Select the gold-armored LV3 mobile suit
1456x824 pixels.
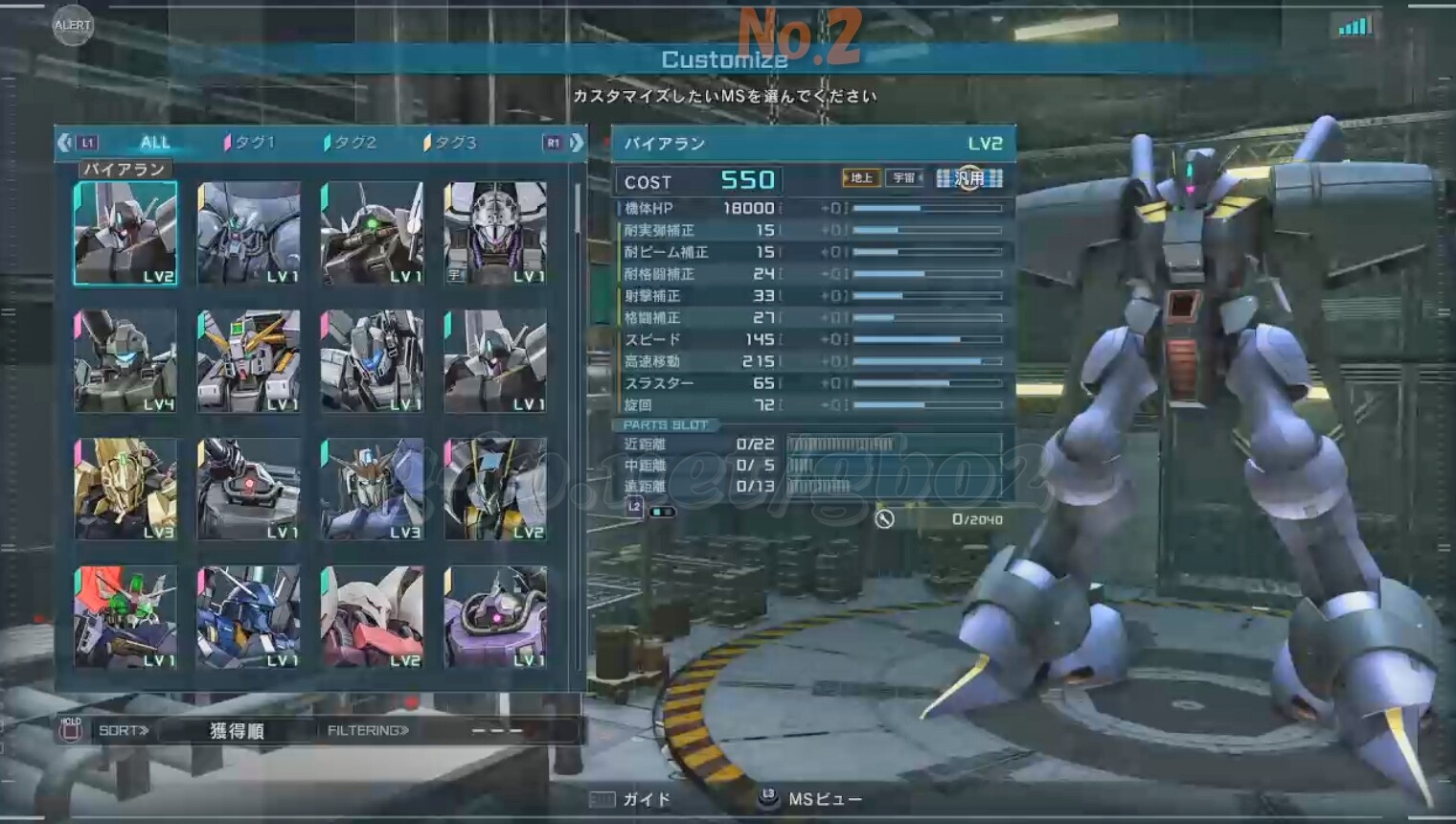coord(125,489)
